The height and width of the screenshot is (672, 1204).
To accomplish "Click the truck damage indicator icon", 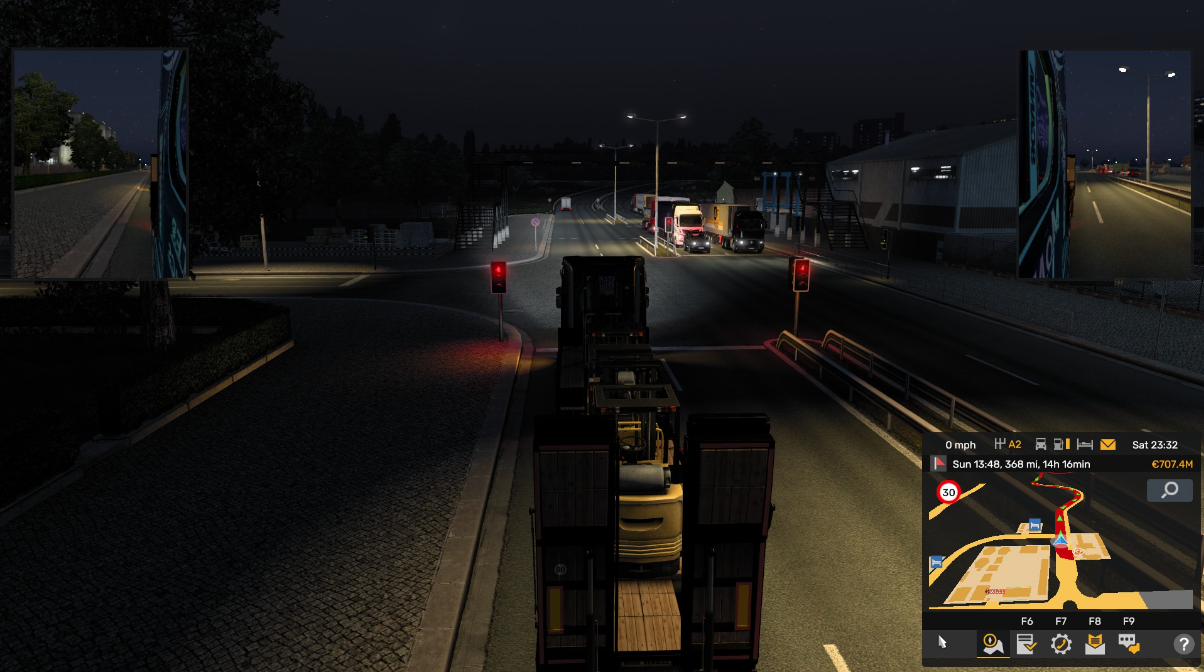I will click(1041, 445).
